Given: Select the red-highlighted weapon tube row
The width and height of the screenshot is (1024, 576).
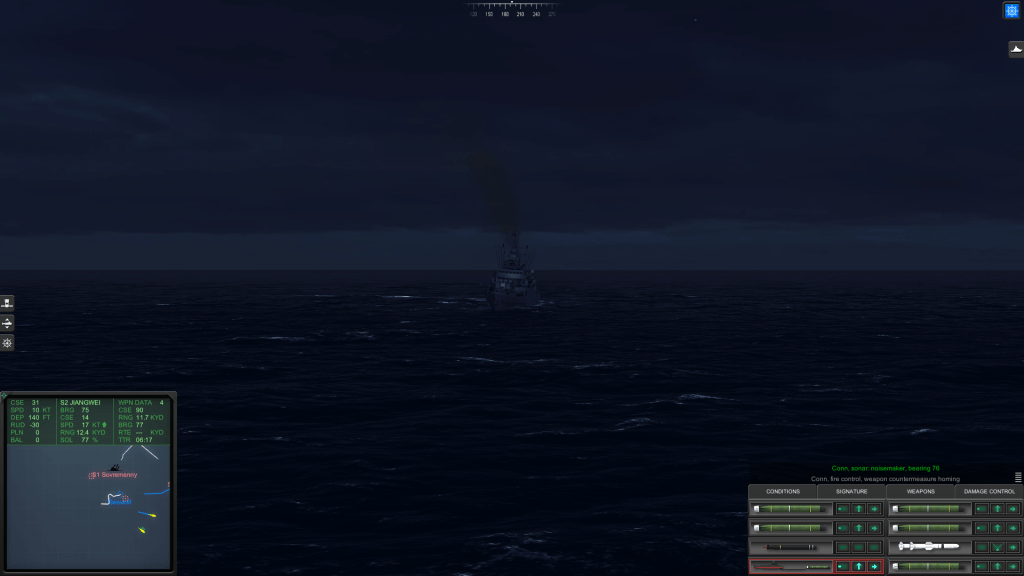Looking at the screenshot, I should point(791,567).
